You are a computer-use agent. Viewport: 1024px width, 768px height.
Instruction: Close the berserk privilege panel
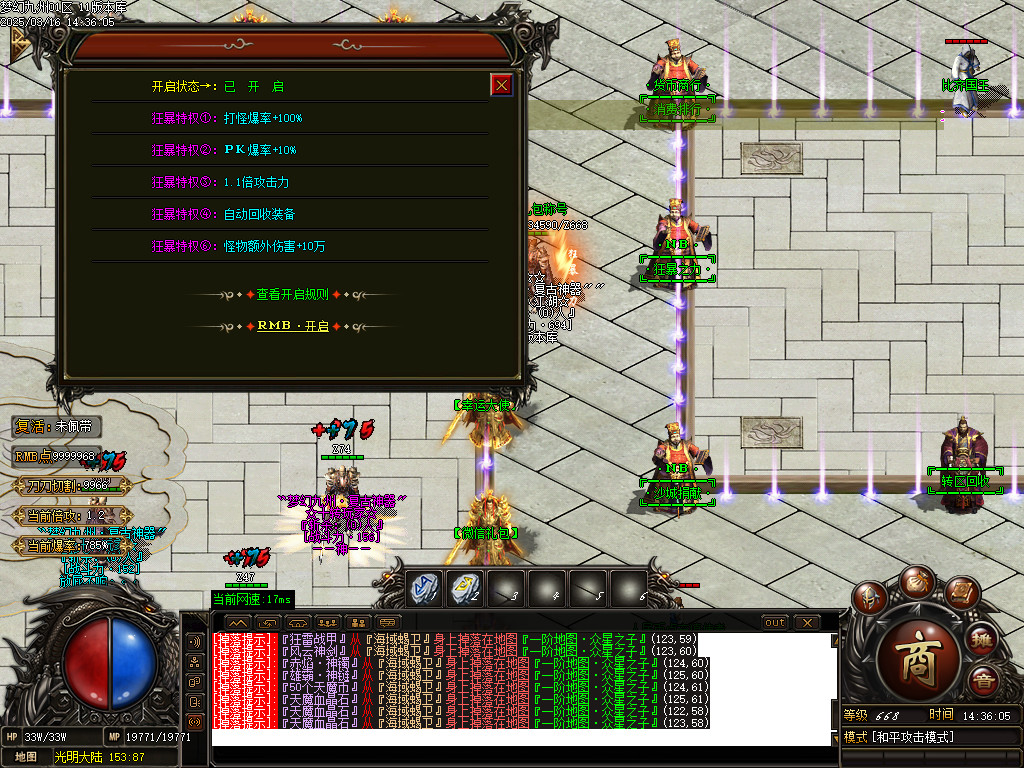coord(502,85)
